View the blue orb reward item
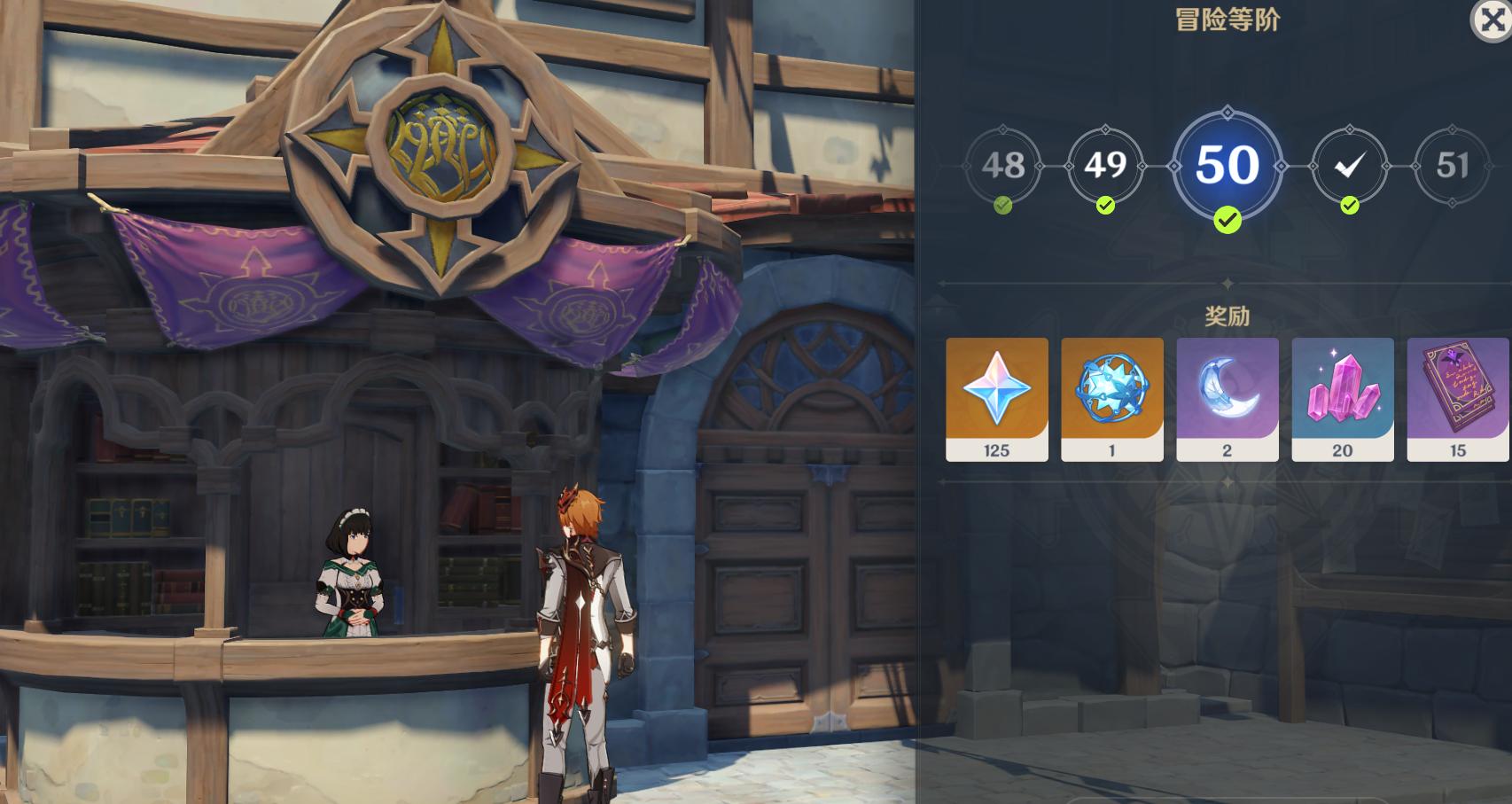The image size is (1512, 804). [1112, 399]
